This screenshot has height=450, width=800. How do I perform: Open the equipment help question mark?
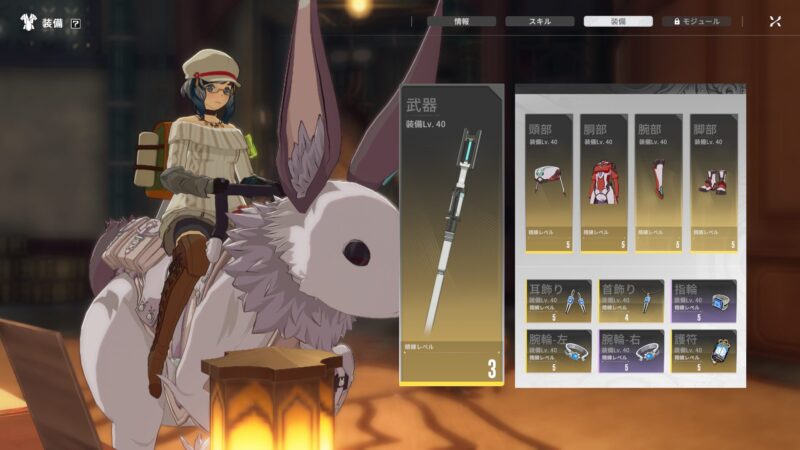pyautogui.click(x=76, y=23)
